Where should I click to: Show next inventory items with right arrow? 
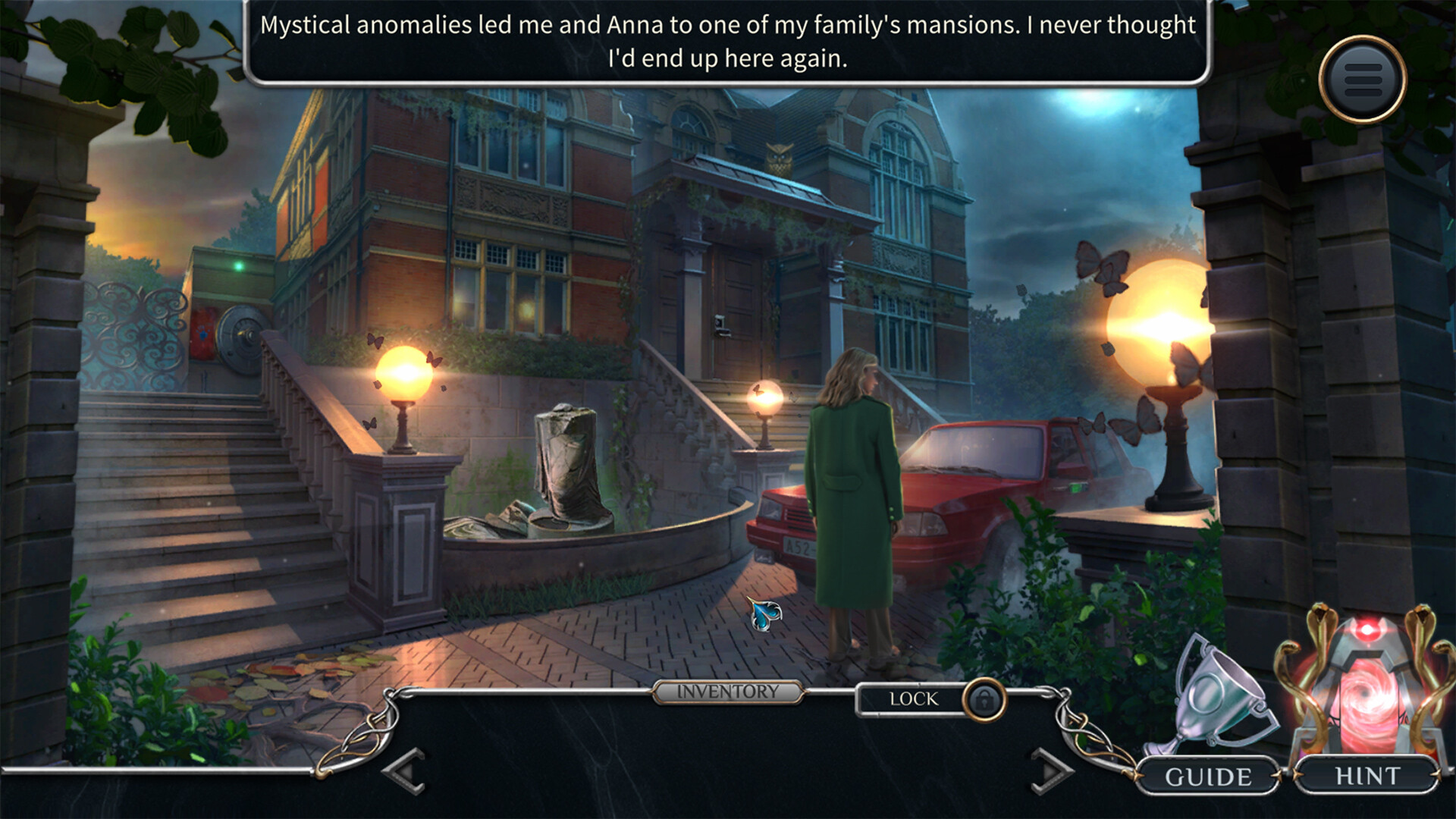pos(1052,771)
